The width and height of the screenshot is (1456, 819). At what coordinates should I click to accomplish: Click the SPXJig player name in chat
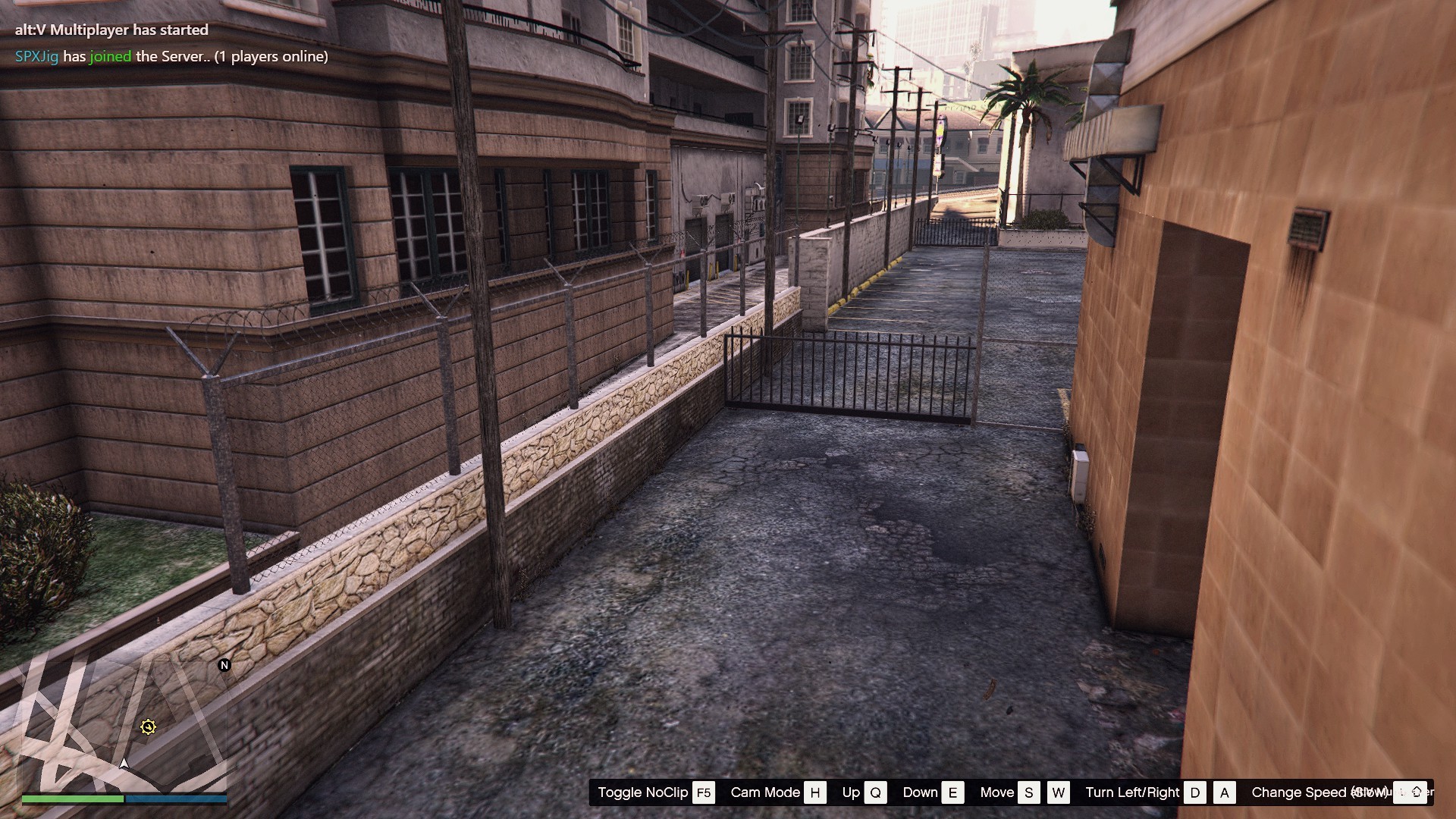[36, 57]
